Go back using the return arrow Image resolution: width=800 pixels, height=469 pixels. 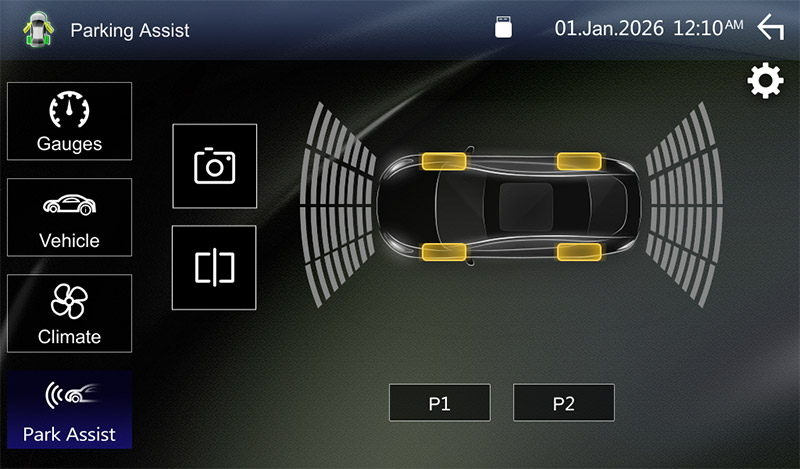coord(770,28)
